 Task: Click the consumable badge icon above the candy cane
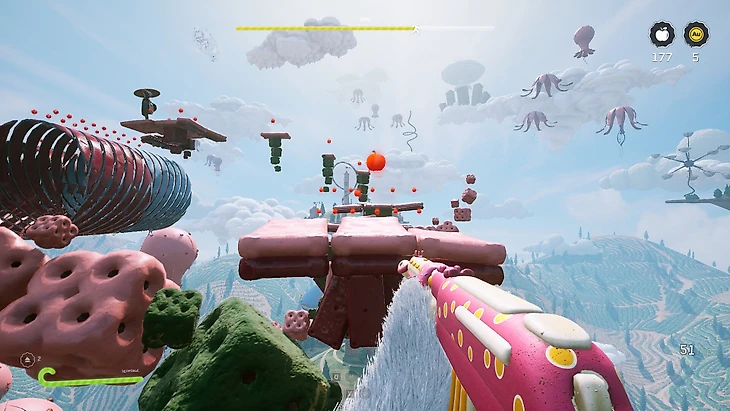29,359
